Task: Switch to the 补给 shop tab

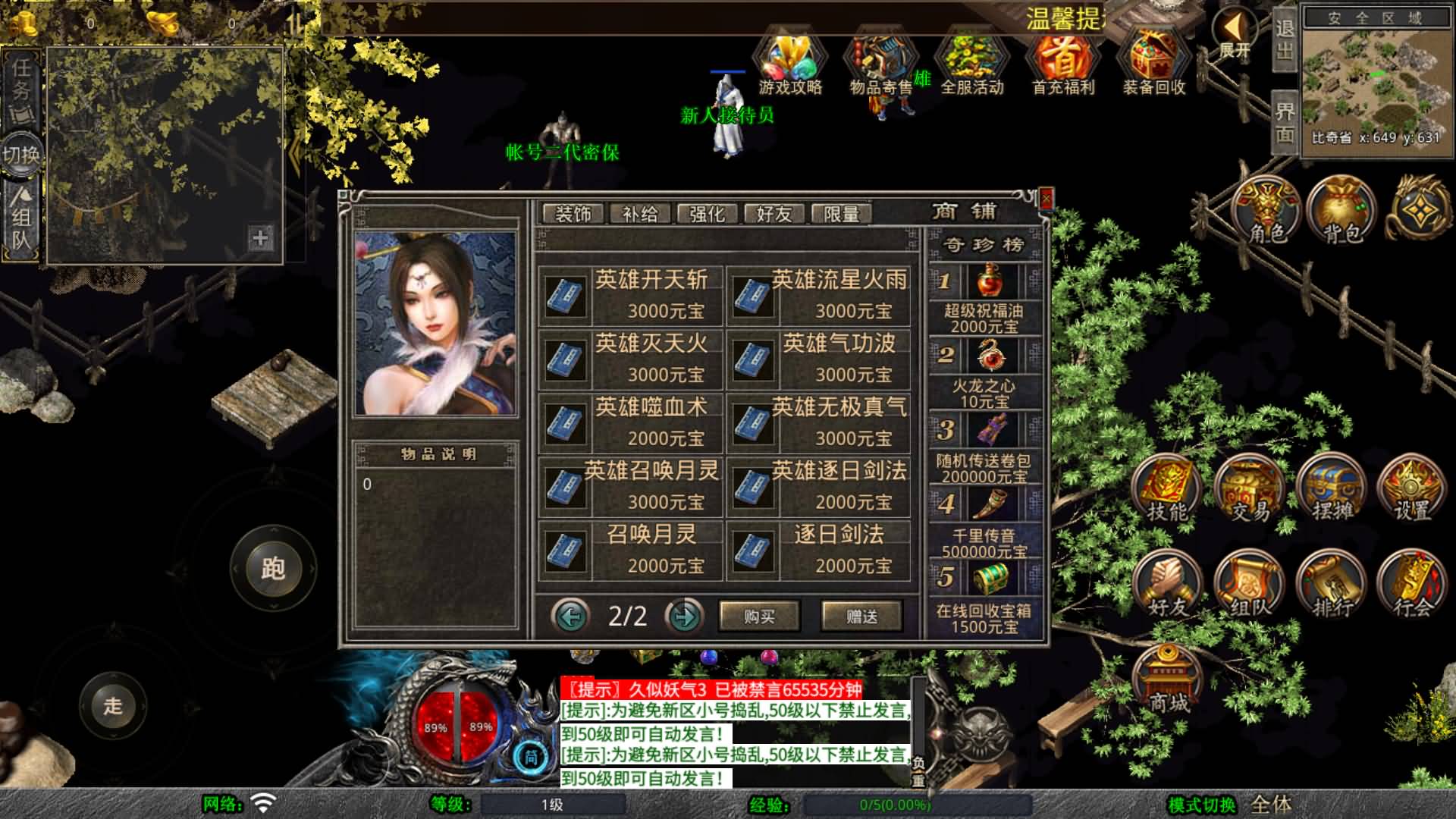Action: click(641, 213)
